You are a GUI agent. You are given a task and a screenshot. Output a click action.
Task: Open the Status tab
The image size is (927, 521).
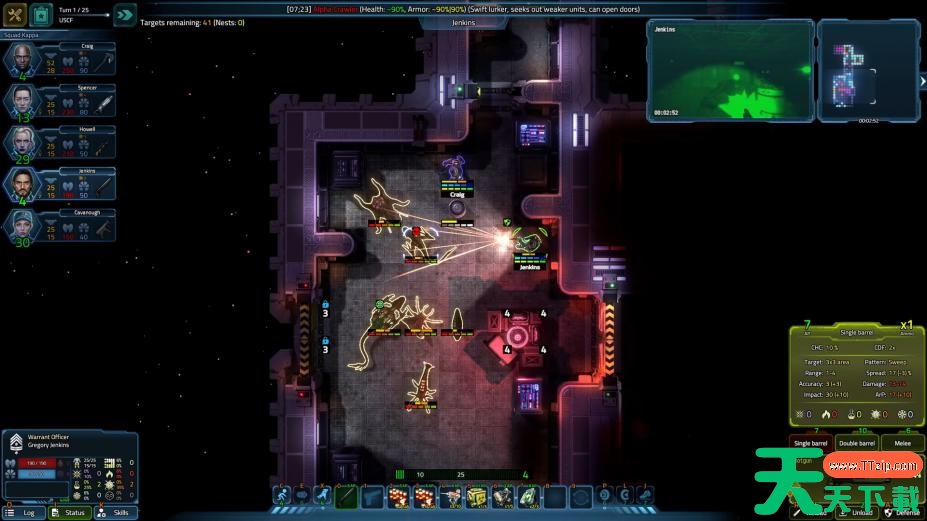70,512
